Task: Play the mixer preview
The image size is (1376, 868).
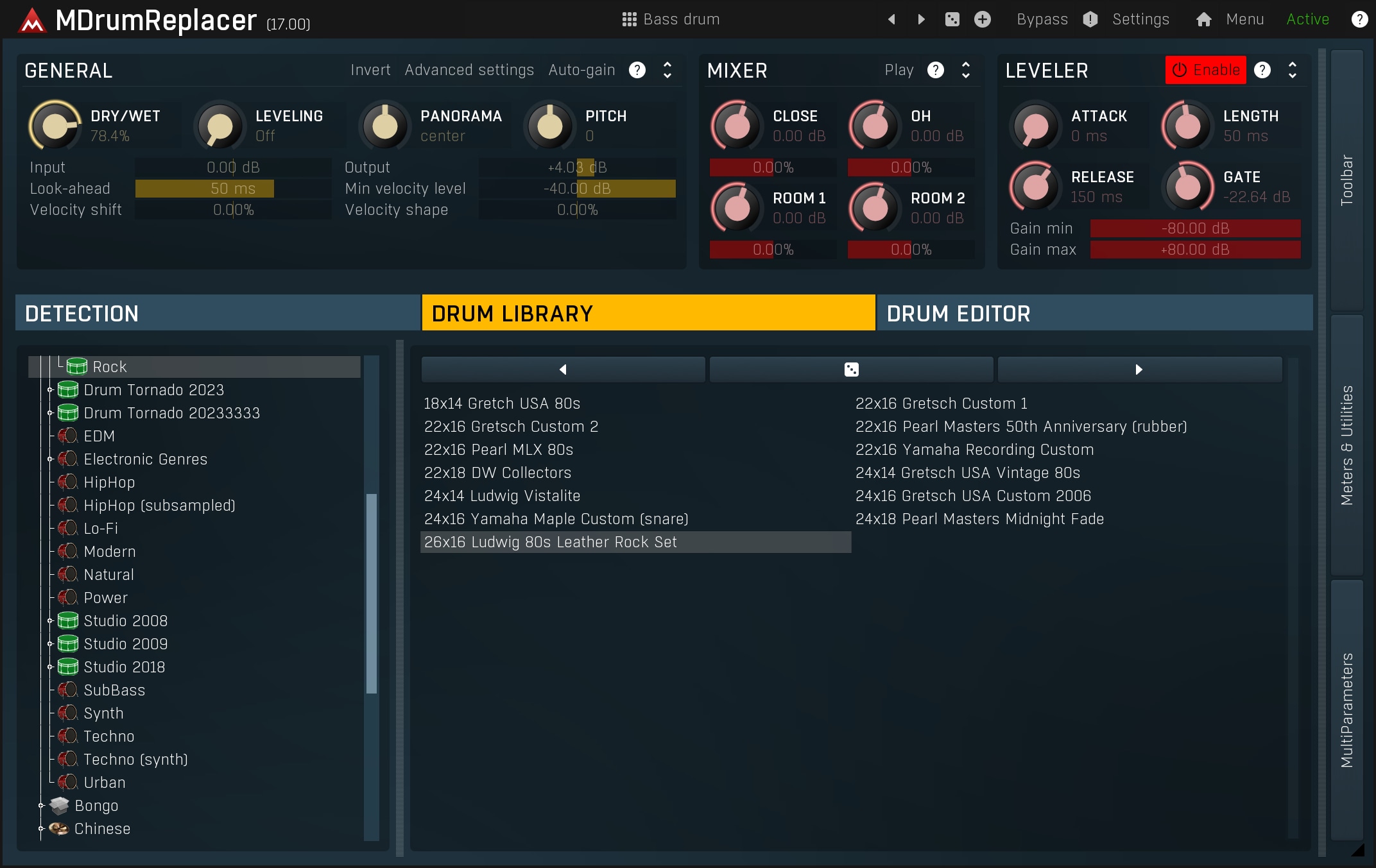Action: coord(899,70)
